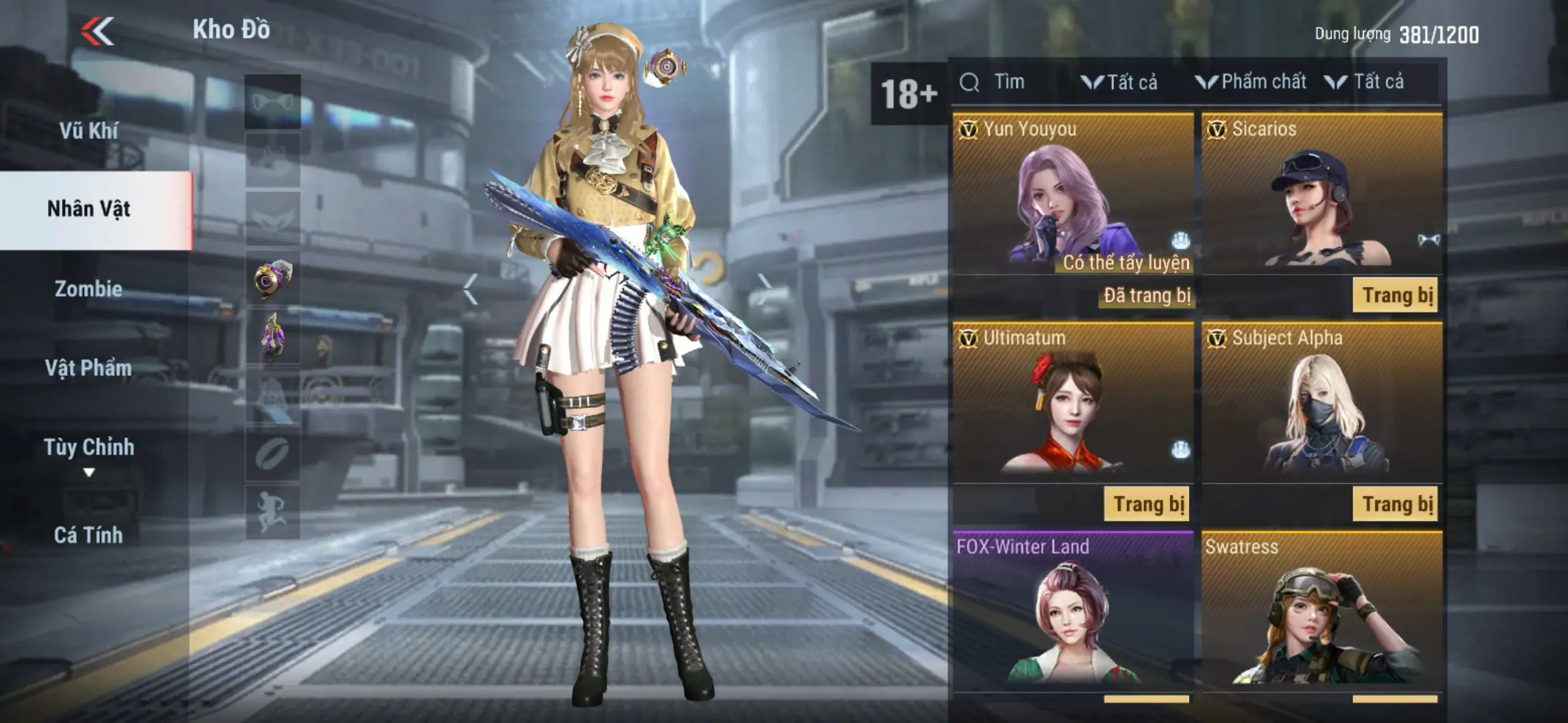
Task: Click the Tìm search field
Action: tap(1009, 82)
